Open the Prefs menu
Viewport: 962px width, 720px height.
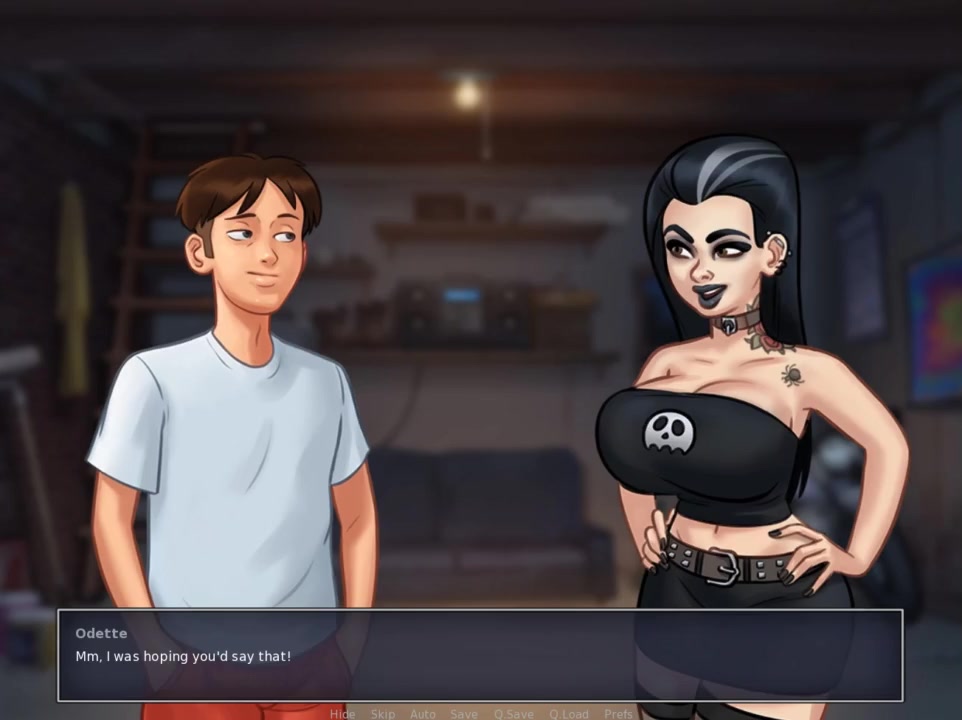tap(618, 714)
